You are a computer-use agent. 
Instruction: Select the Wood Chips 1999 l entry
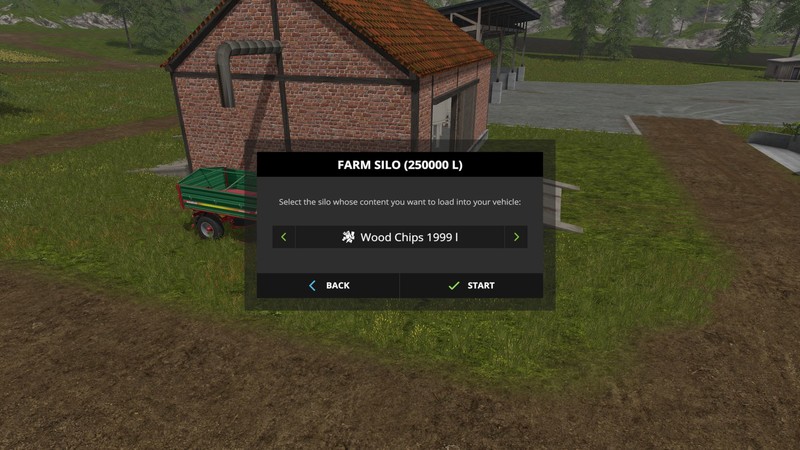click(400, 238)
